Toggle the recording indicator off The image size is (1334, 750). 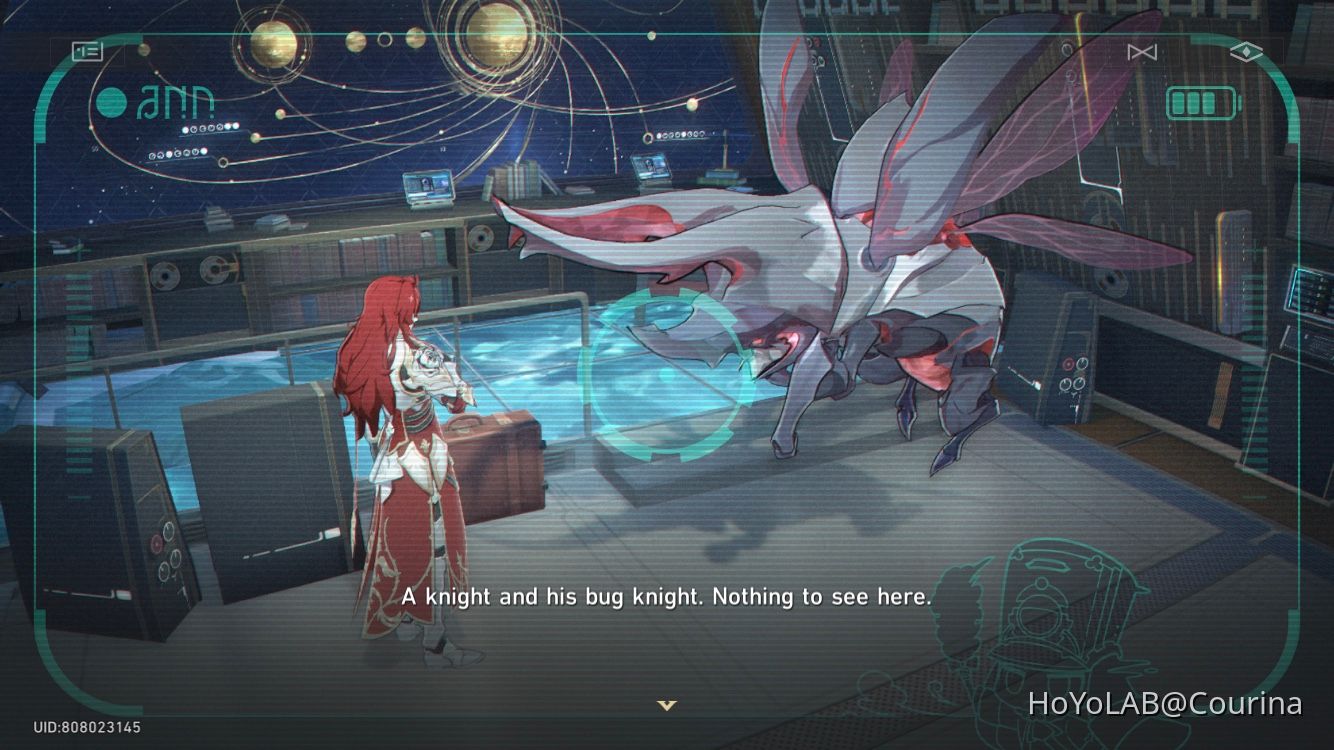[x=110, y=101]
